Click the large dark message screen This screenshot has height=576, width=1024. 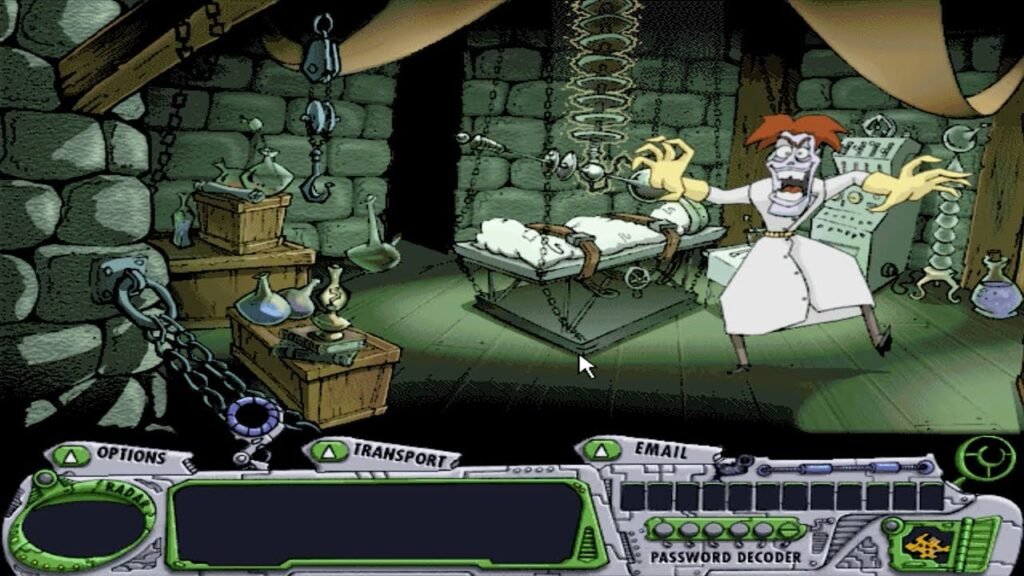[376, 522]
